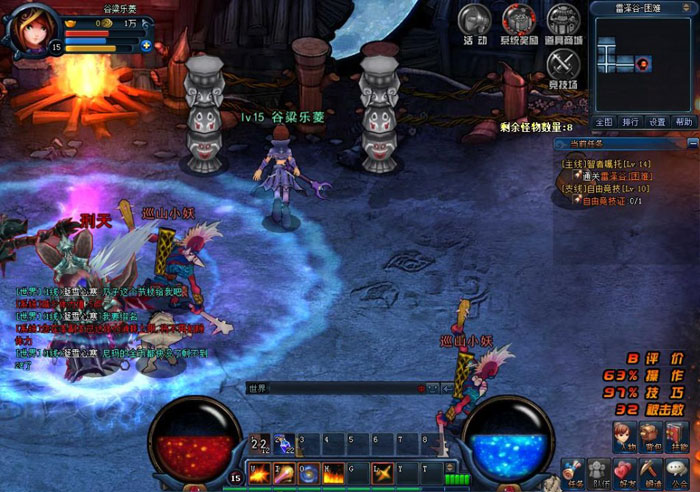Open the 人物 character panel
This screenshot has height=492, width=700.
coord(625,438)
